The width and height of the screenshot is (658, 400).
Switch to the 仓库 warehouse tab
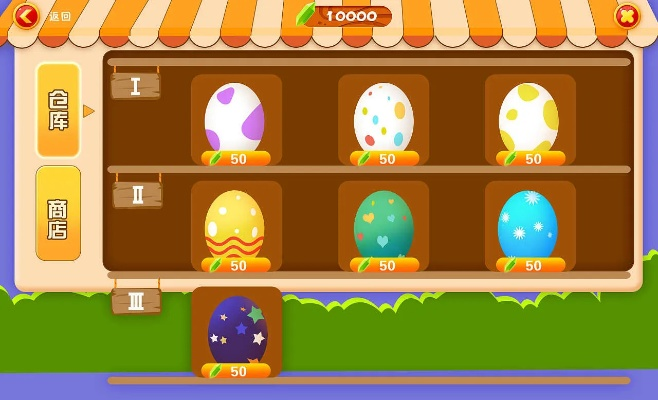pyautogui.click(x=58, y=110)
